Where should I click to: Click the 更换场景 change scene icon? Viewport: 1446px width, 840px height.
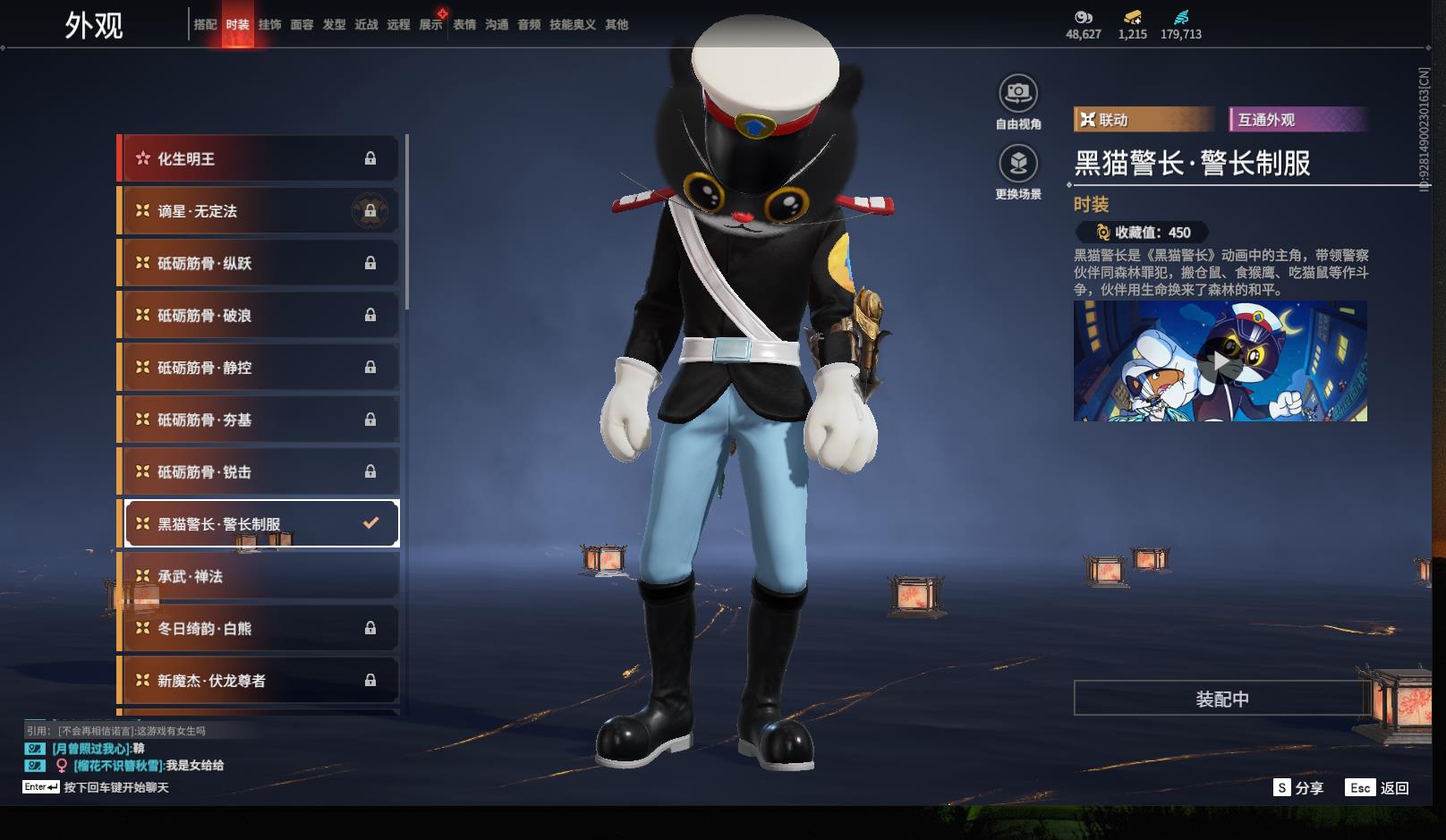(x=1017, y=165)
